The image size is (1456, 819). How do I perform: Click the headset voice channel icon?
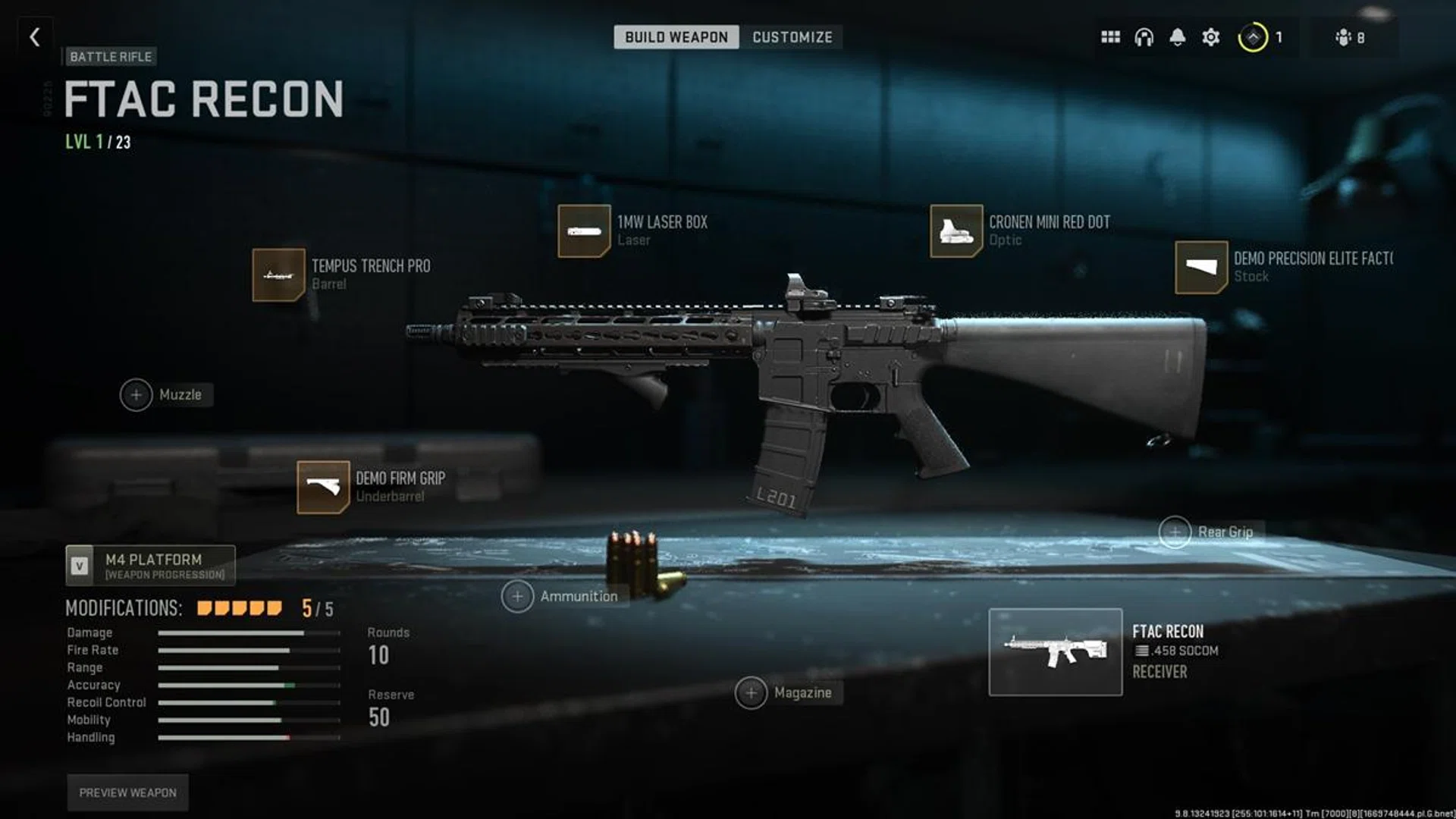click(x=1144, y=37)
